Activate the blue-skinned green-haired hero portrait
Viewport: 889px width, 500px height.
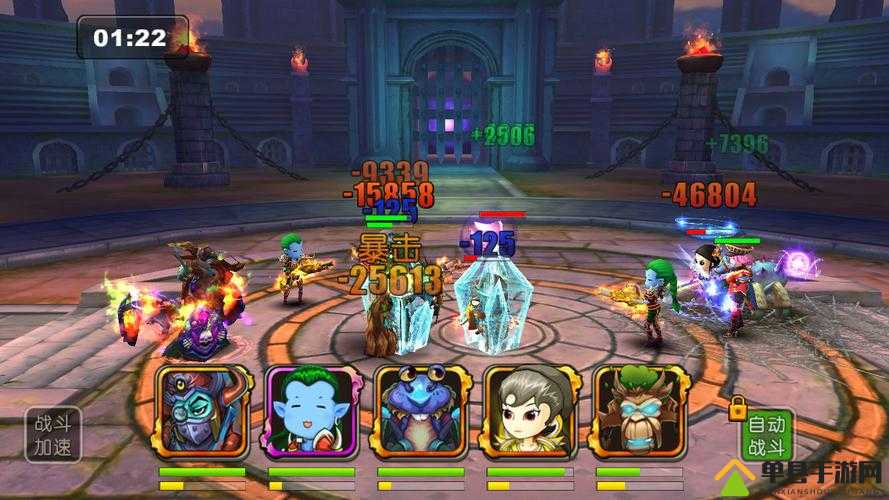[311, 411]
